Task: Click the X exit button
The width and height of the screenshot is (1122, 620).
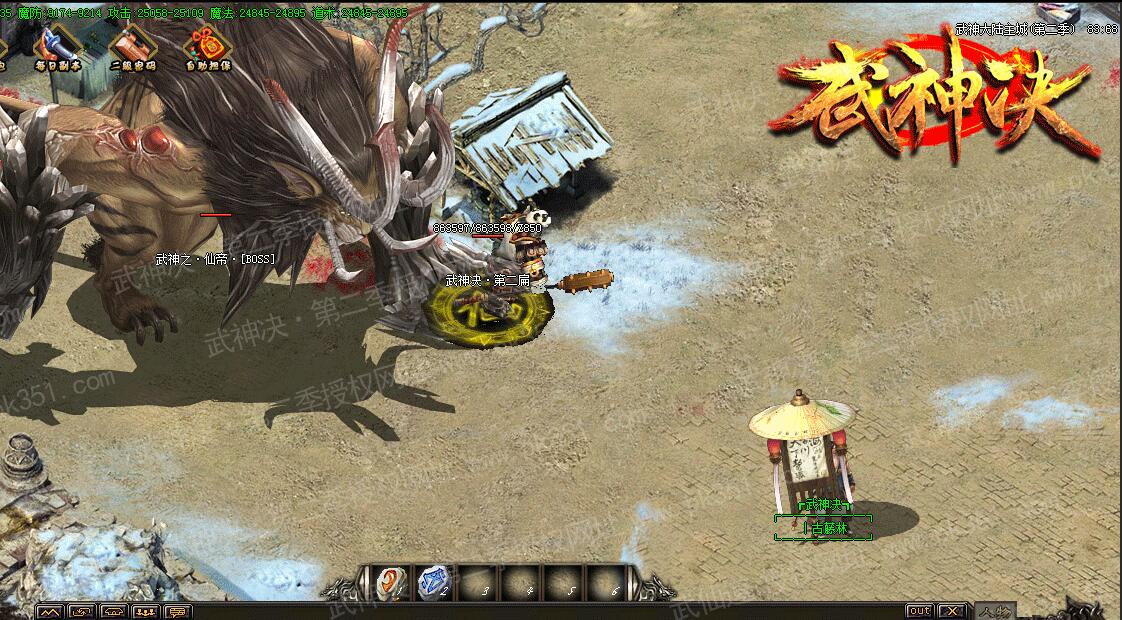Action: (x=953, y=610)
